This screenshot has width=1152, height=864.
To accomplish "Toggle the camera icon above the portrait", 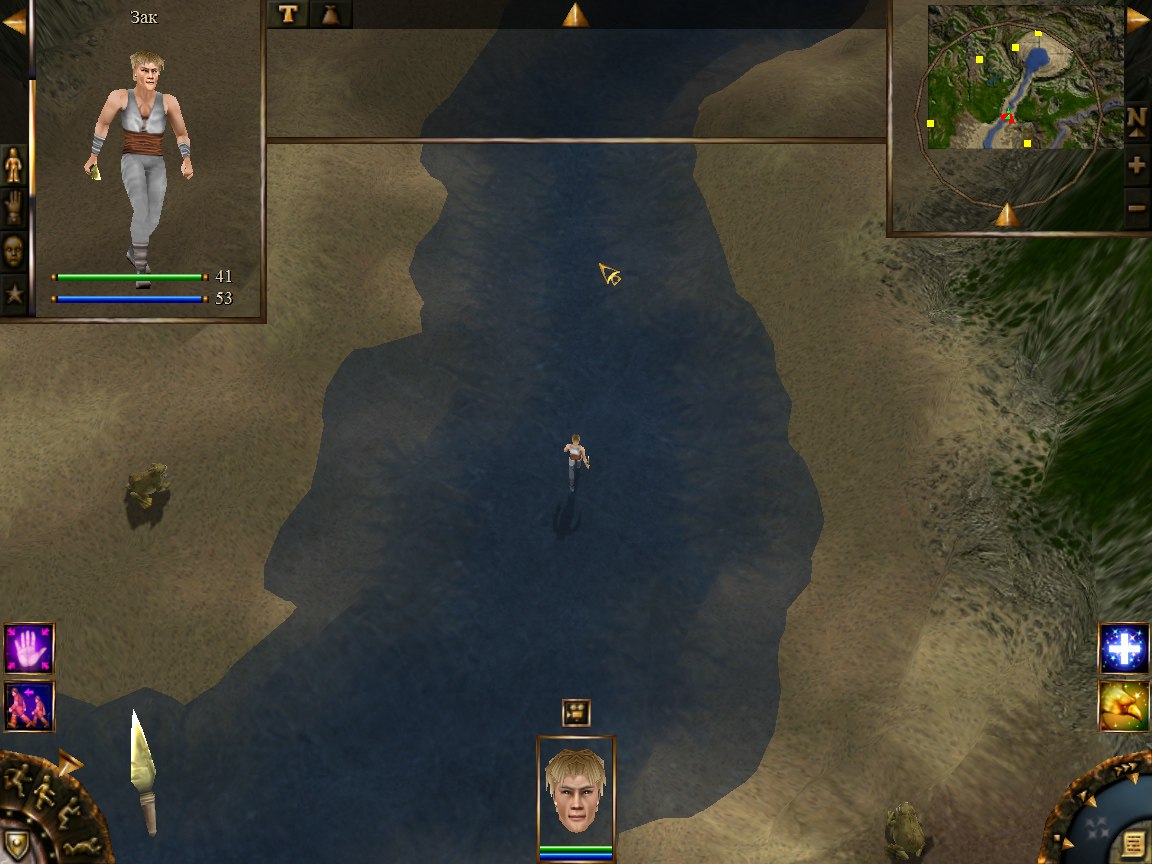I will [x=576, y=712].
